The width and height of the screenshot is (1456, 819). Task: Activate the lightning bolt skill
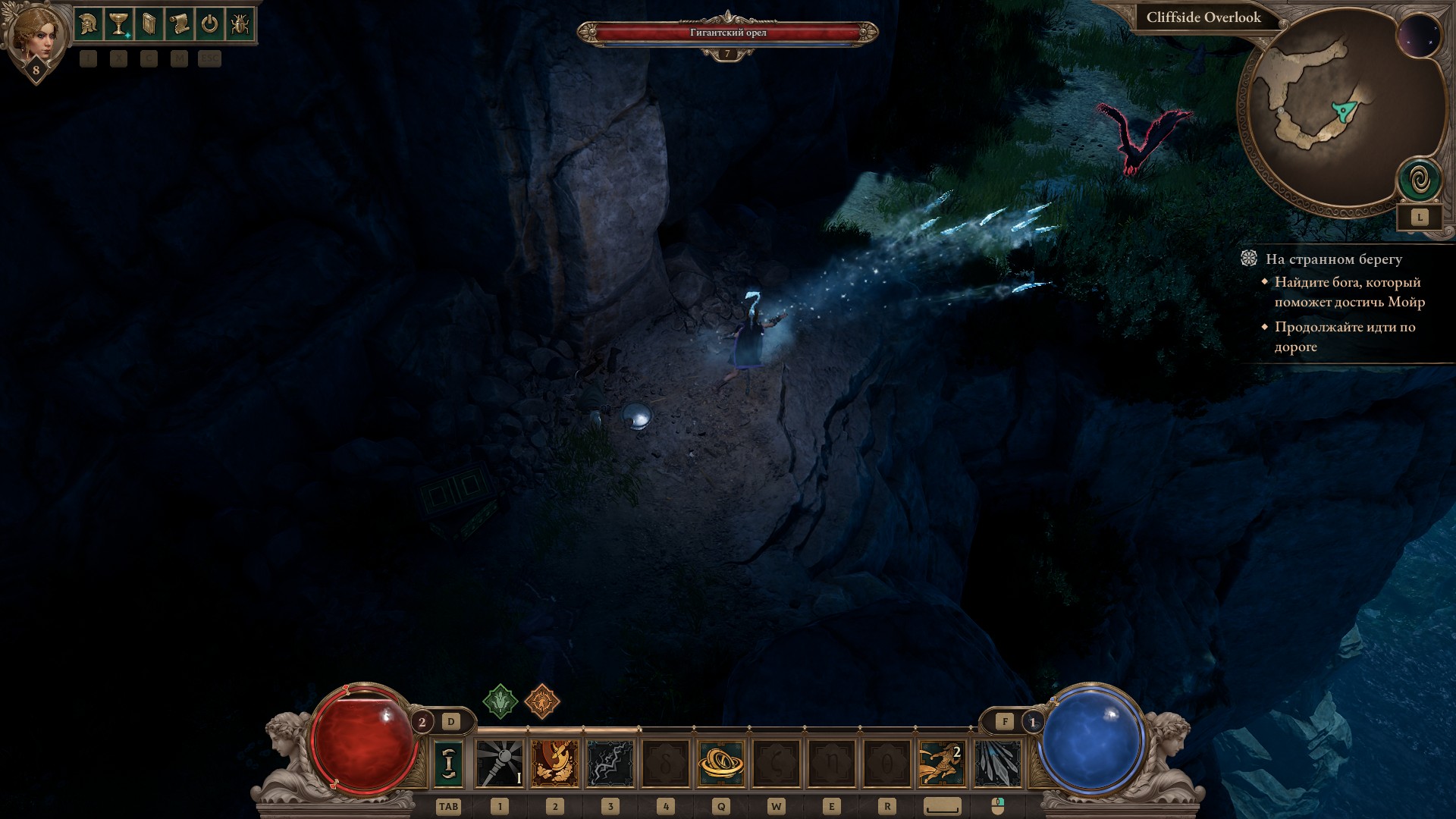click(x=610, y=763)
